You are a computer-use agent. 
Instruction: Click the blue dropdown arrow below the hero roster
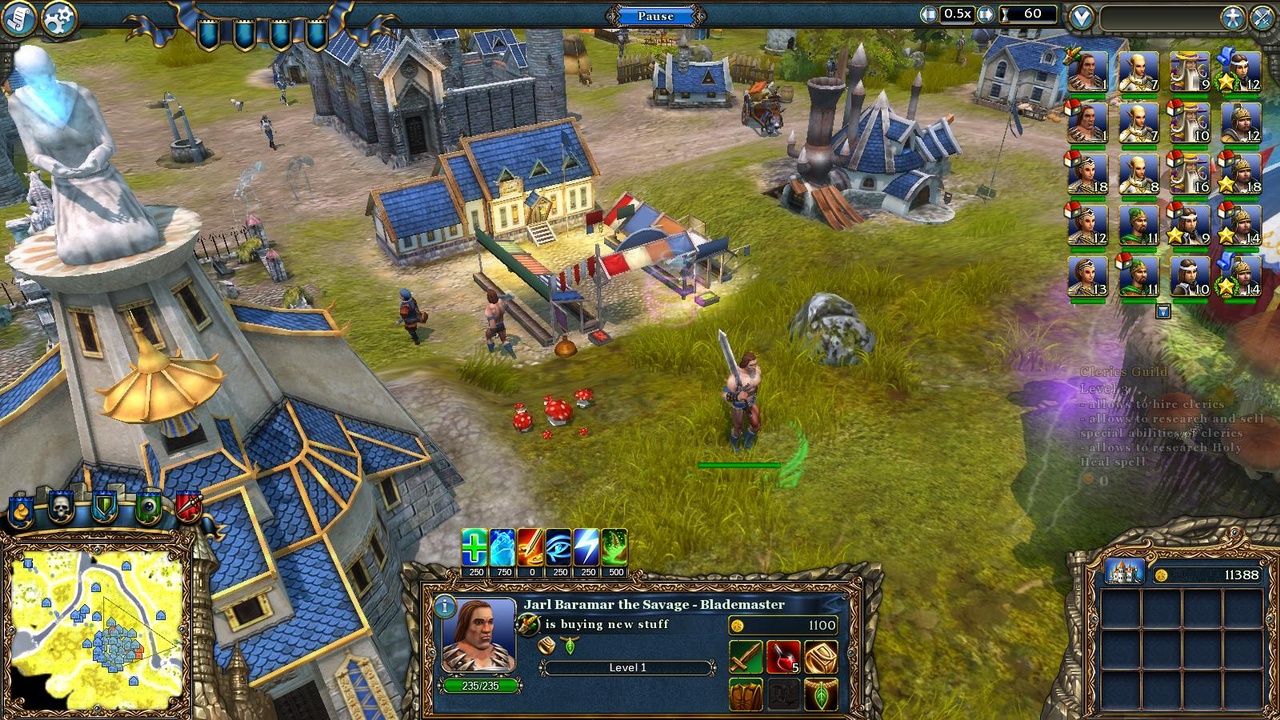point(1163,310)
